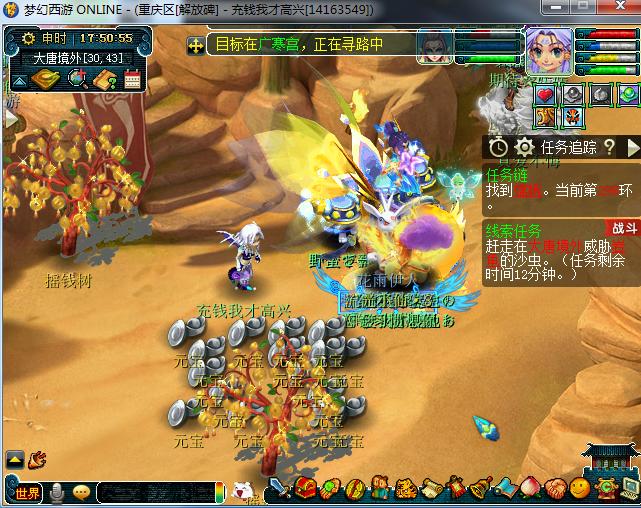Open quest tracker help question mark
The height and width of the screenshot is (508, 641).
[609, 147]
